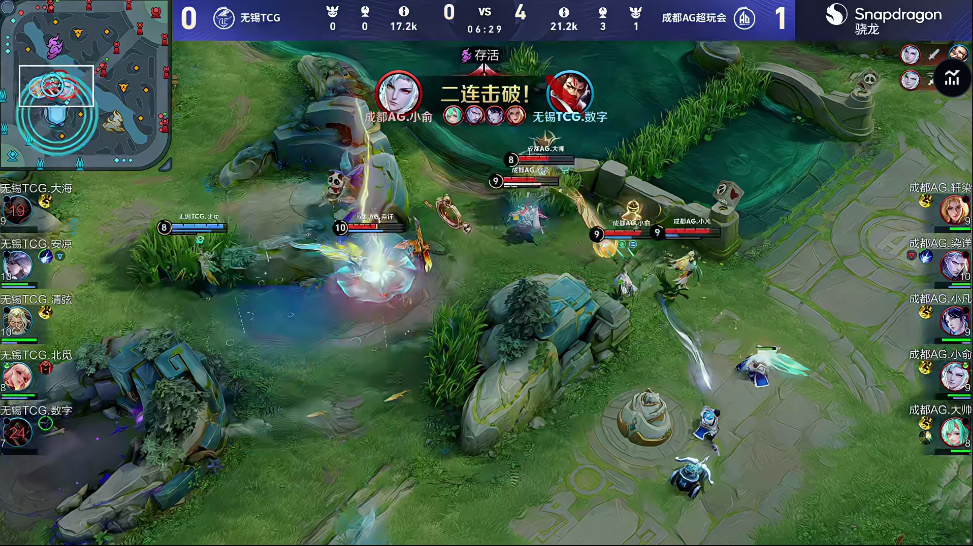Select 无锡TCG.北凤's hero portrait

pos(17,376)
